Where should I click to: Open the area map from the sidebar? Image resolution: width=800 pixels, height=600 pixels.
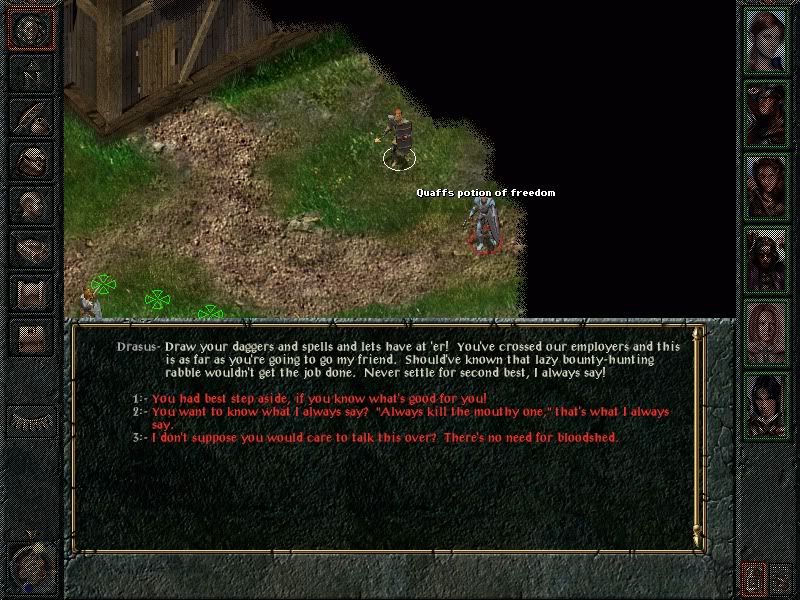click(30, 74)
